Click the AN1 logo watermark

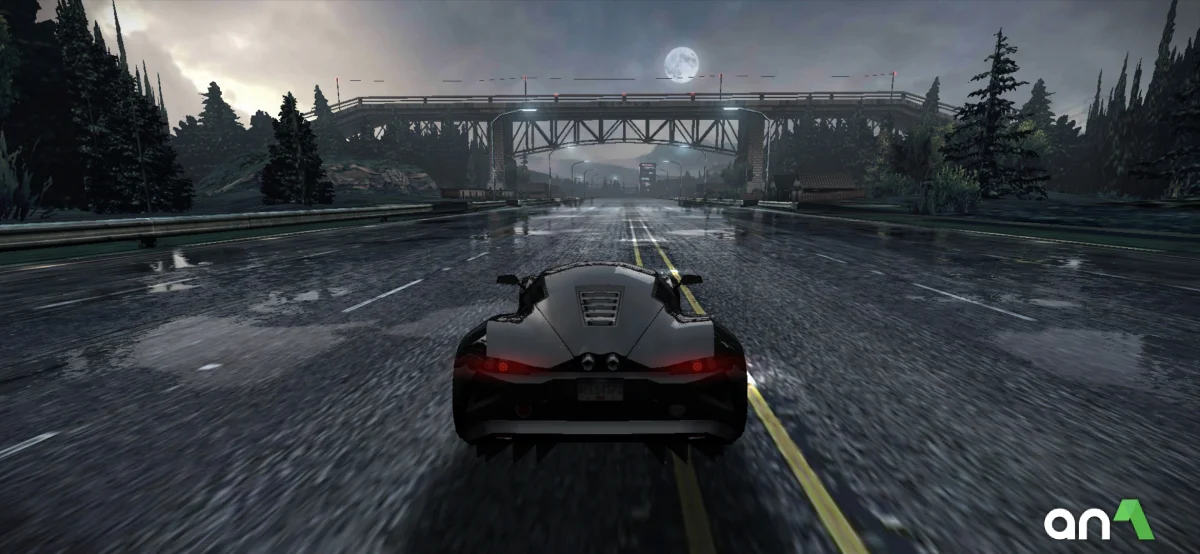1098,521
